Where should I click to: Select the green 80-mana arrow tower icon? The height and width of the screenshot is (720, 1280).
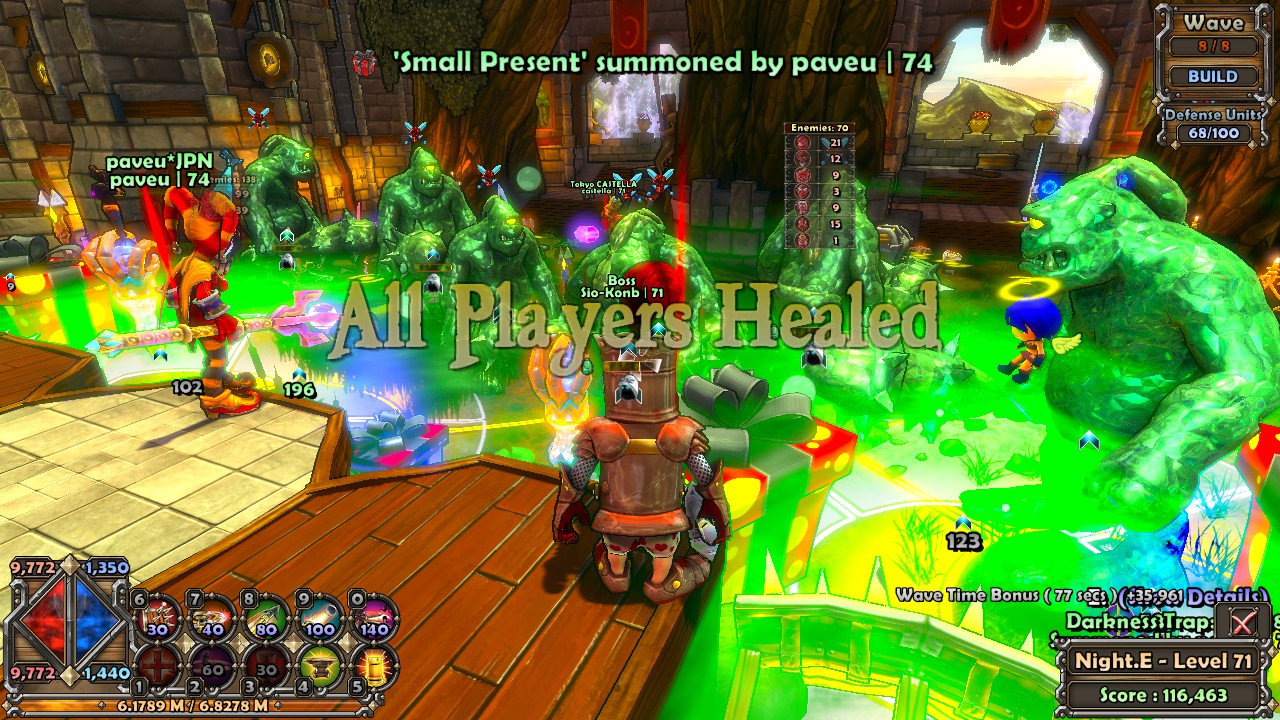pyautogui.click(x=267, y=617)
